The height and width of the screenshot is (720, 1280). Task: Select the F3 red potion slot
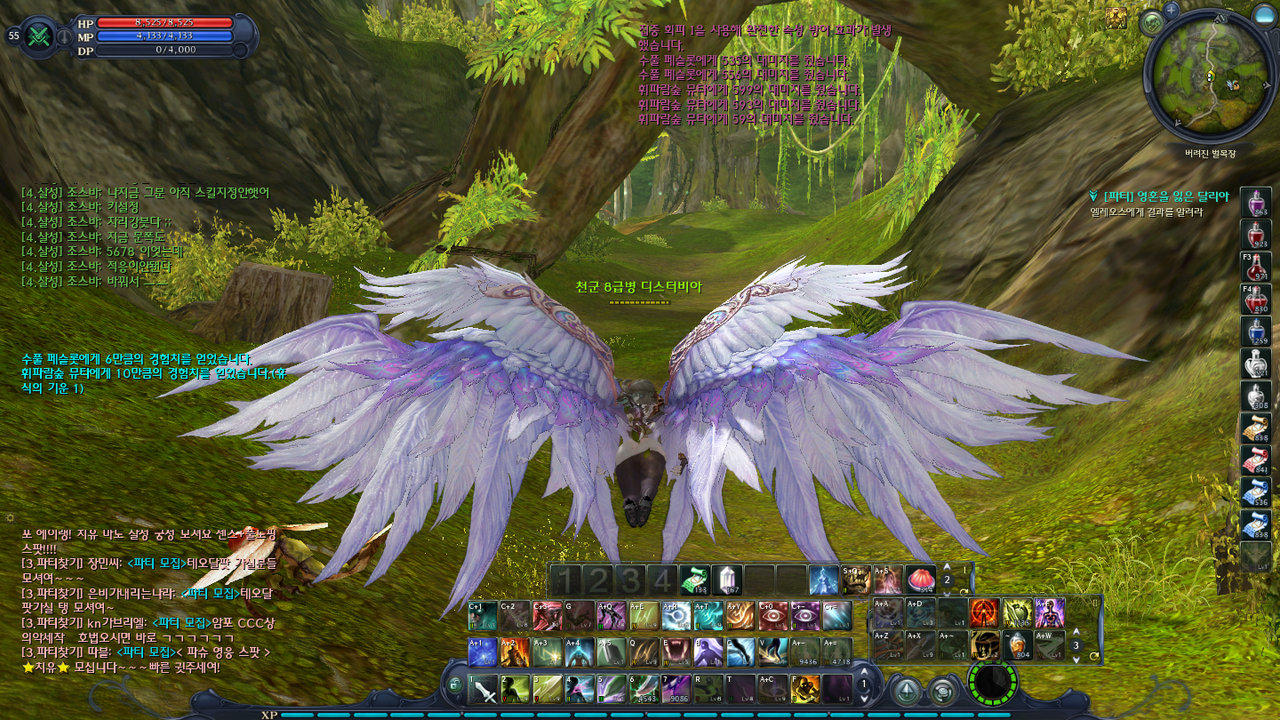(x=1256, y=266)
